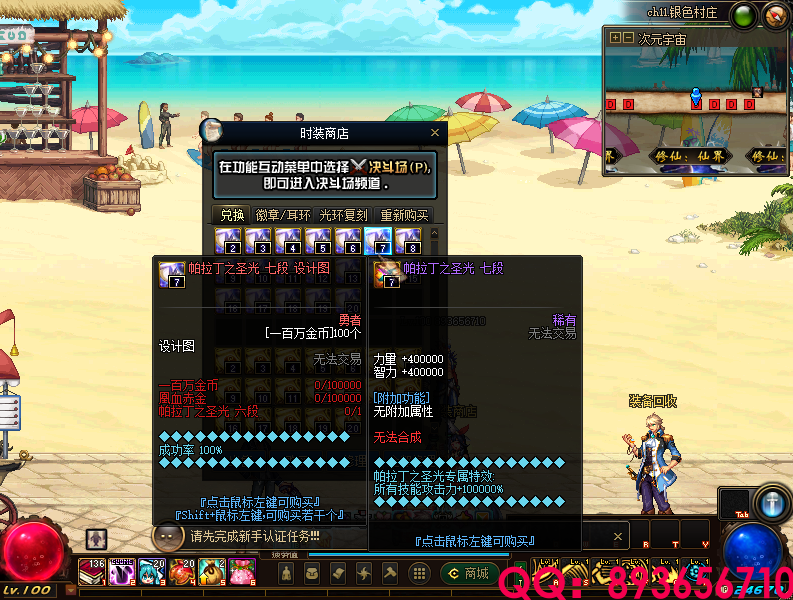Switch to the 兑换 exchange tab

coord(232,215)
